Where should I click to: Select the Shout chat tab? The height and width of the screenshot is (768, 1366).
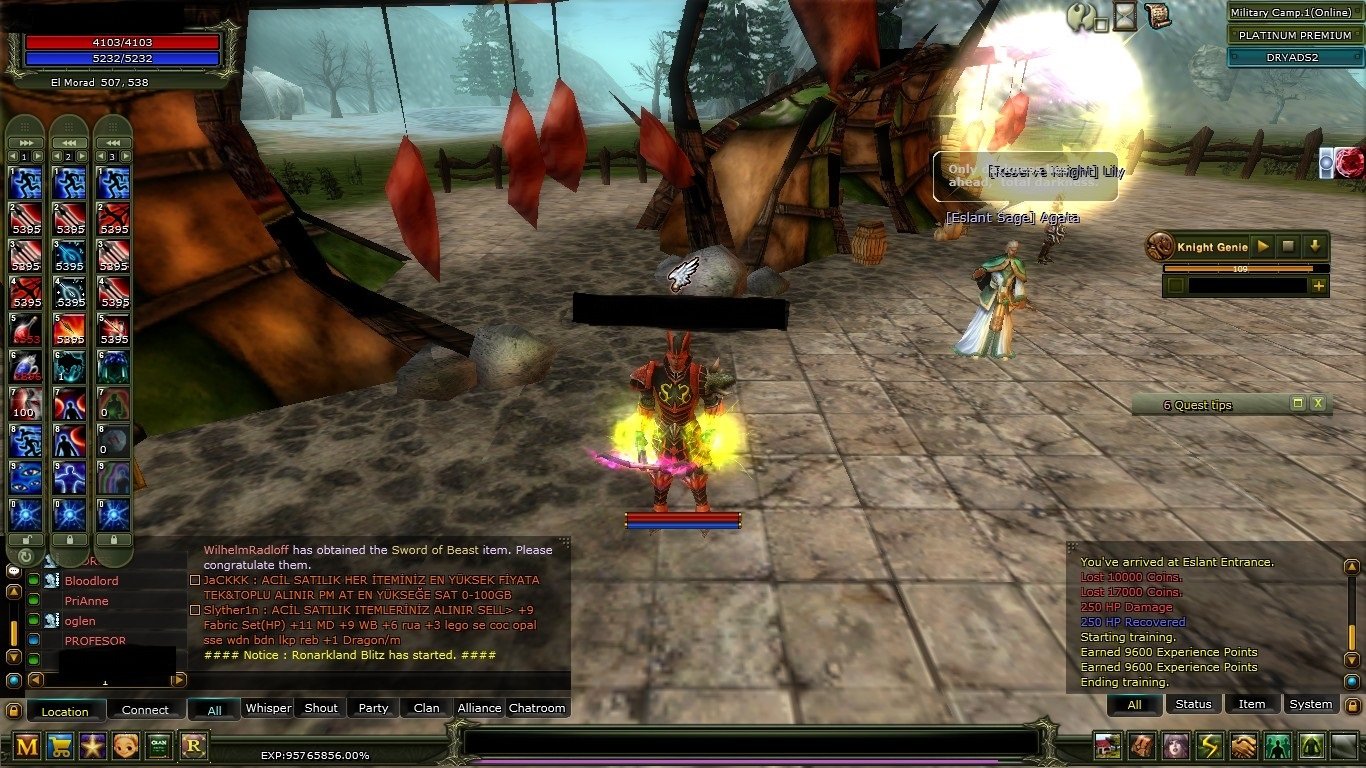(321, 708)
